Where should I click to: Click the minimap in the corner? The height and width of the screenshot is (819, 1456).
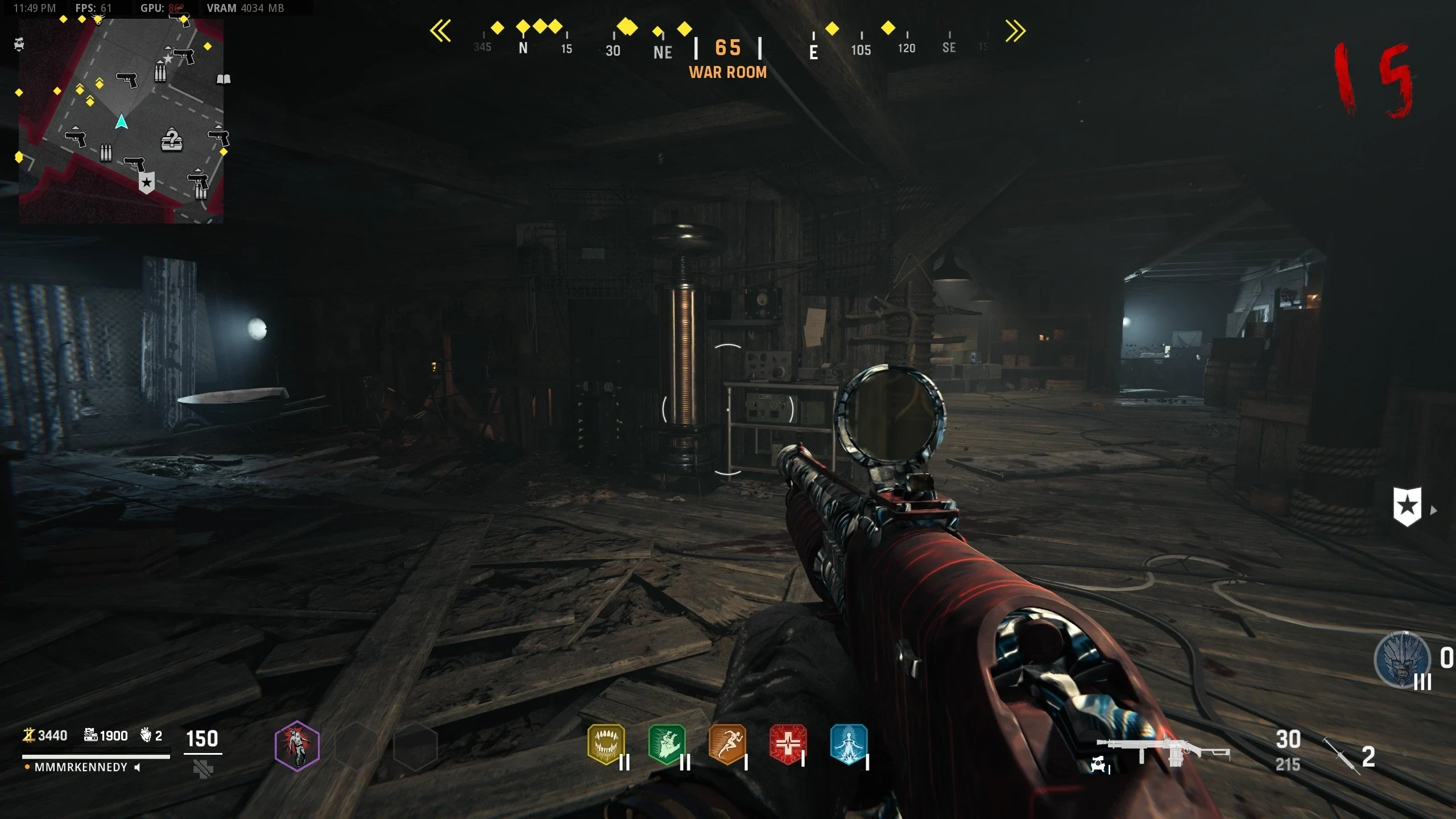(x=121, y=121)
